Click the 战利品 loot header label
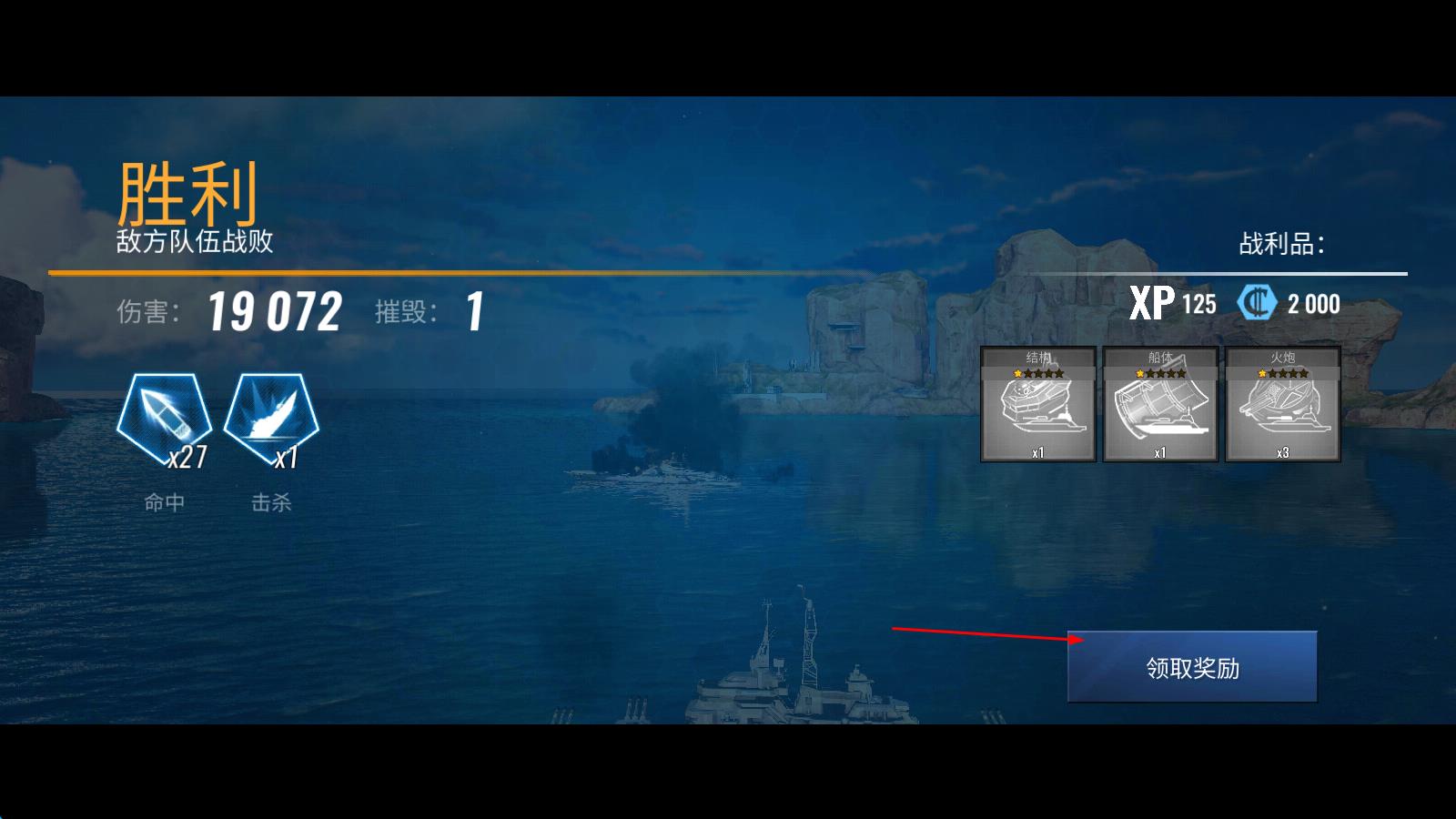This screenshot has height=819, width=1456. pyautogui.click(x=1281, y=244)
